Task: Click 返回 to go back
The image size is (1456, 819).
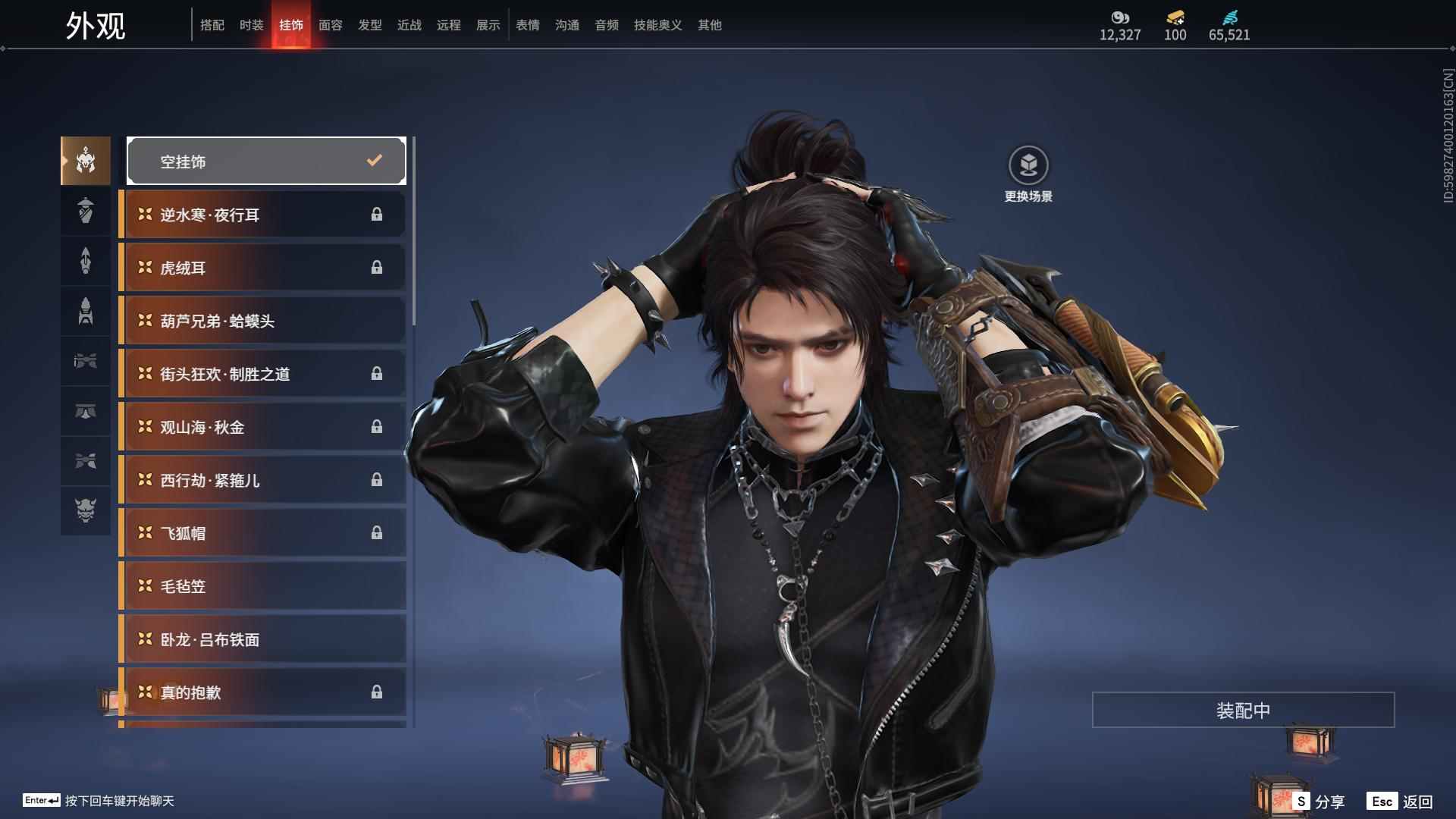Action: (x=1400, y=801)
